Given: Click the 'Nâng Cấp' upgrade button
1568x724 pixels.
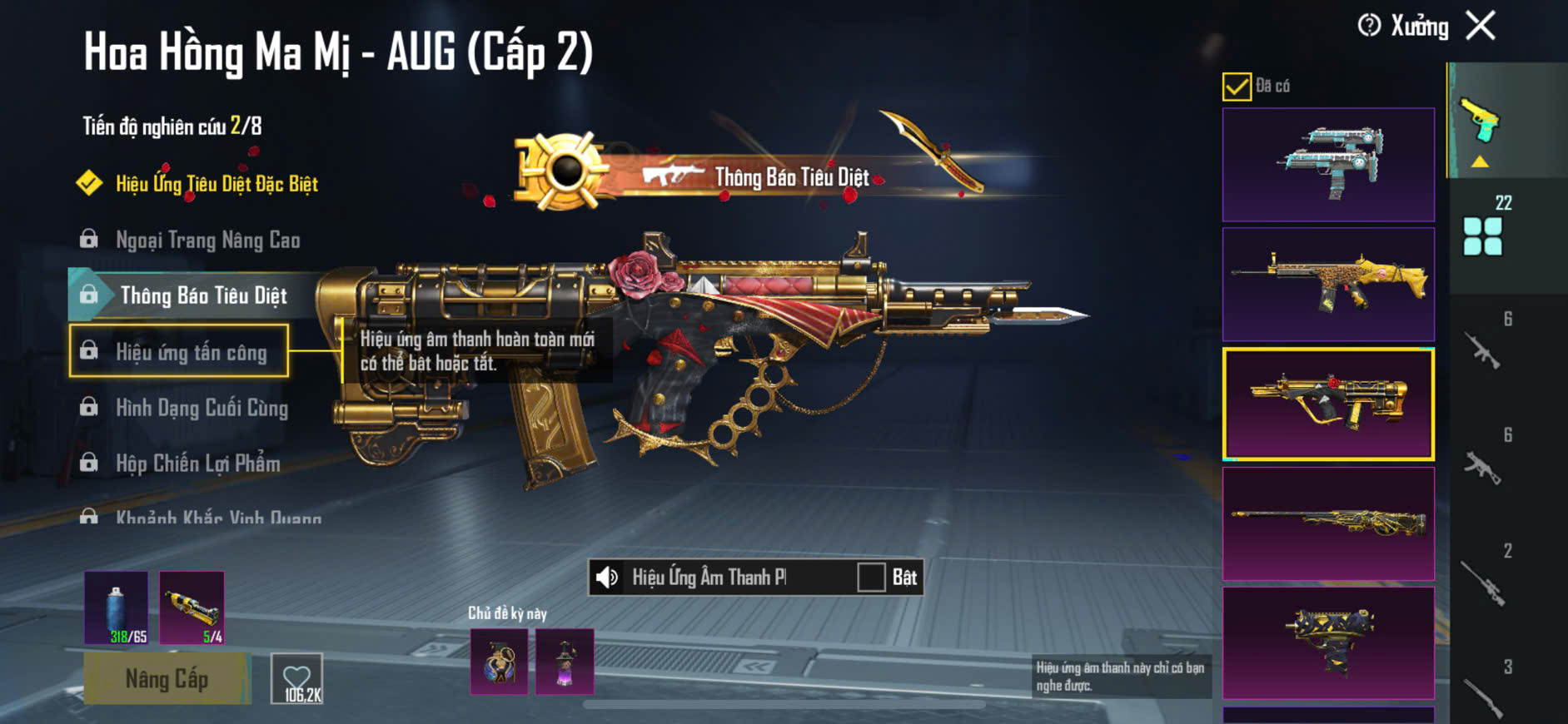Looking at the screenshot, I should (x=167, y=679).
